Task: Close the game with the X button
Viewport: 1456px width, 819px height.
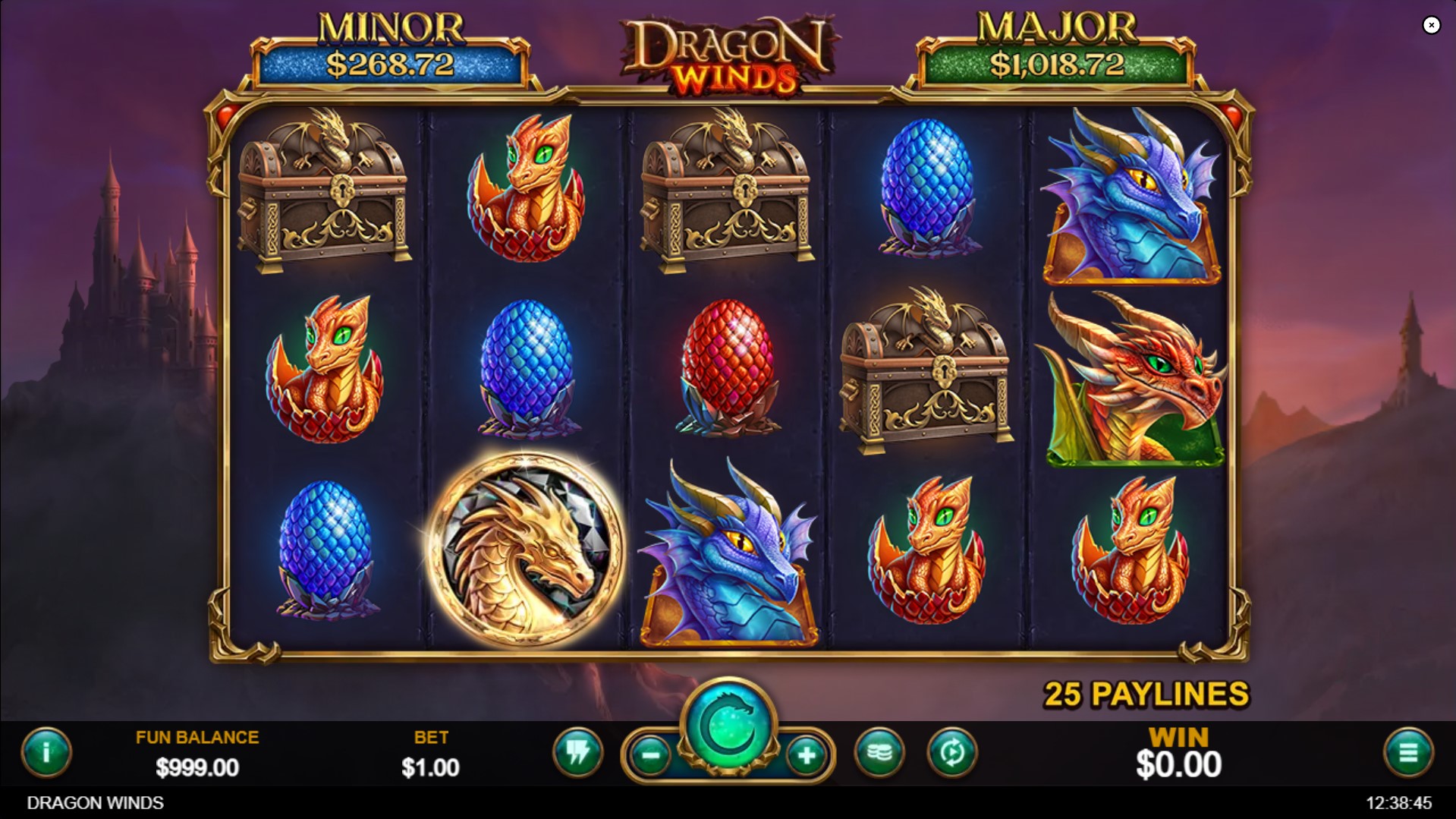Action: pos(1432,25)
